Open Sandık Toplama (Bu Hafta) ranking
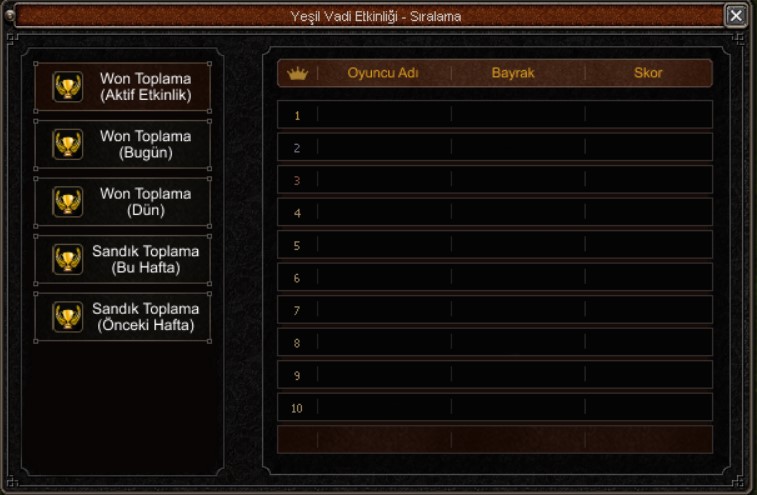 click(x=123, y=260)
